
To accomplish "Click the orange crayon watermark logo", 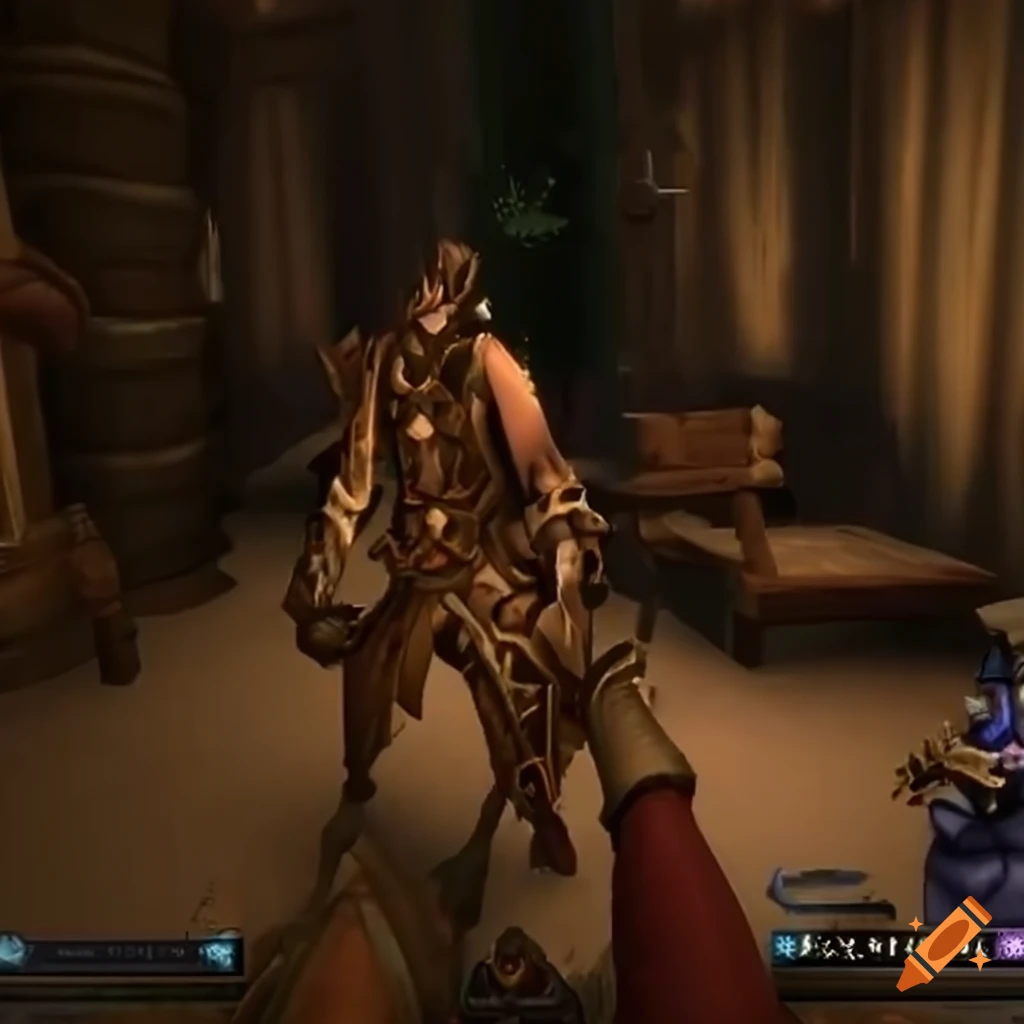I will tap(944, 942).
